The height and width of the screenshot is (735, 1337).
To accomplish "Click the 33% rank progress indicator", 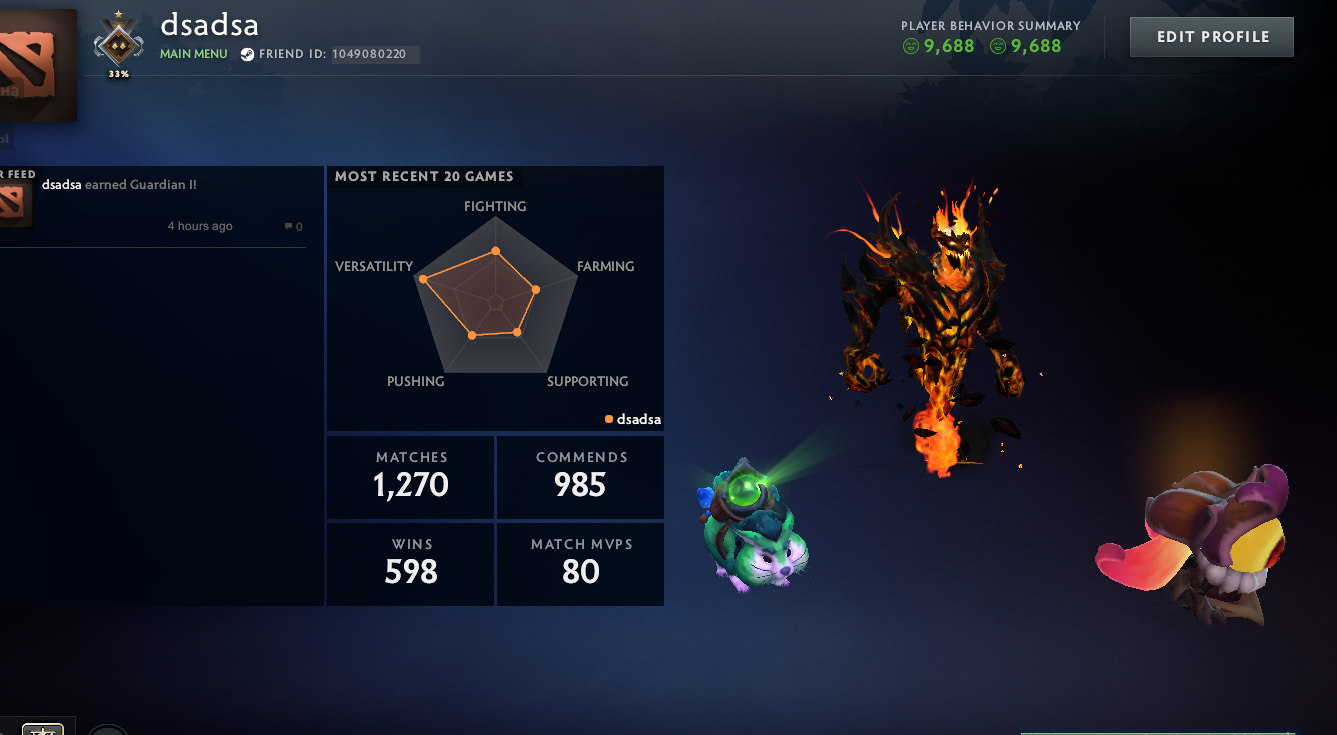I will point(118,73).
